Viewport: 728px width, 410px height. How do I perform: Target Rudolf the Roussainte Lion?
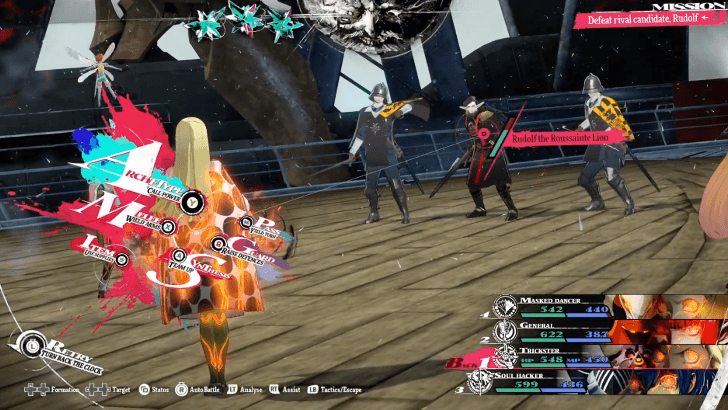click(553, 138)
